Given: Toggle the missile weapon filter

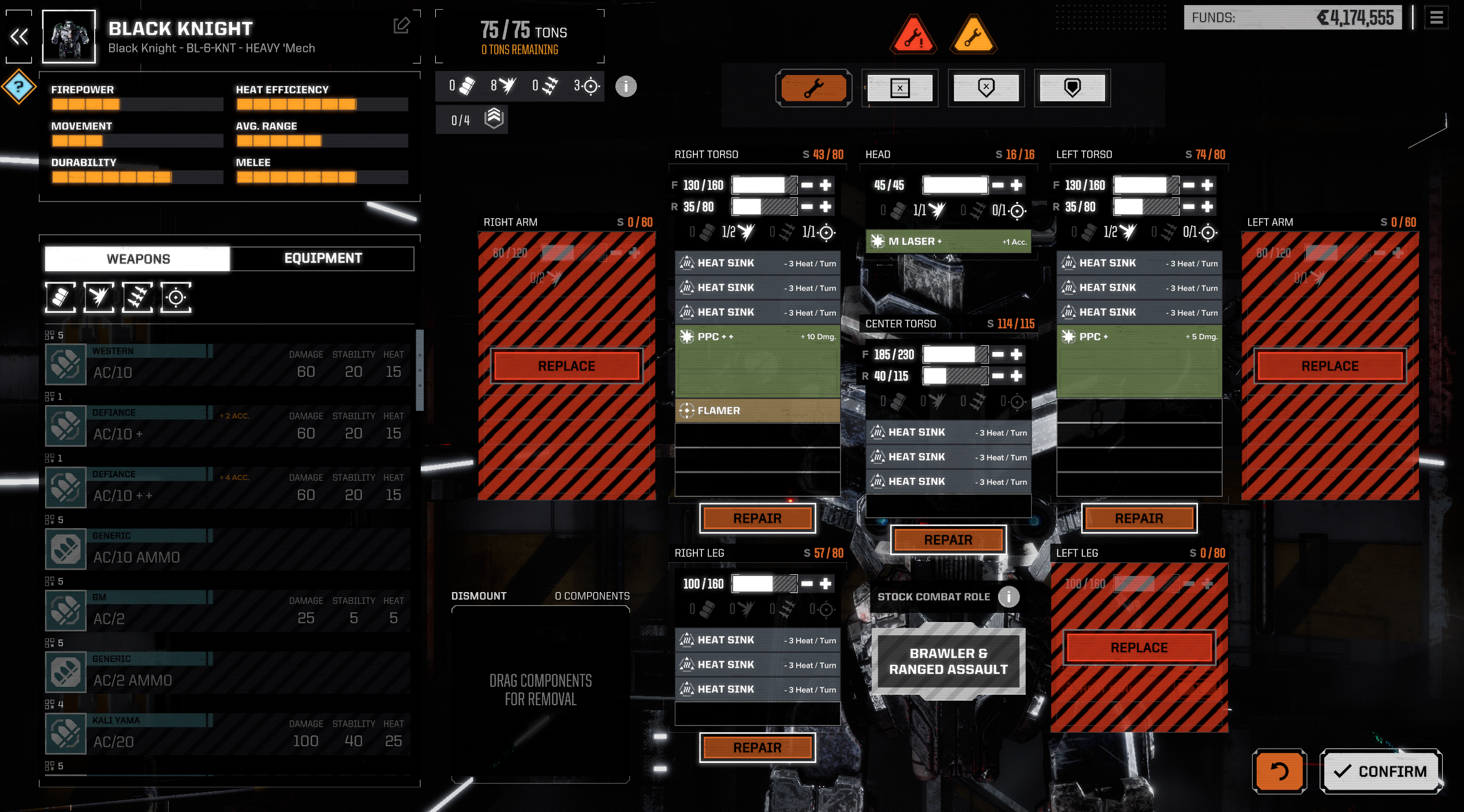Looking at the screenshot, I should pos(137,297).
